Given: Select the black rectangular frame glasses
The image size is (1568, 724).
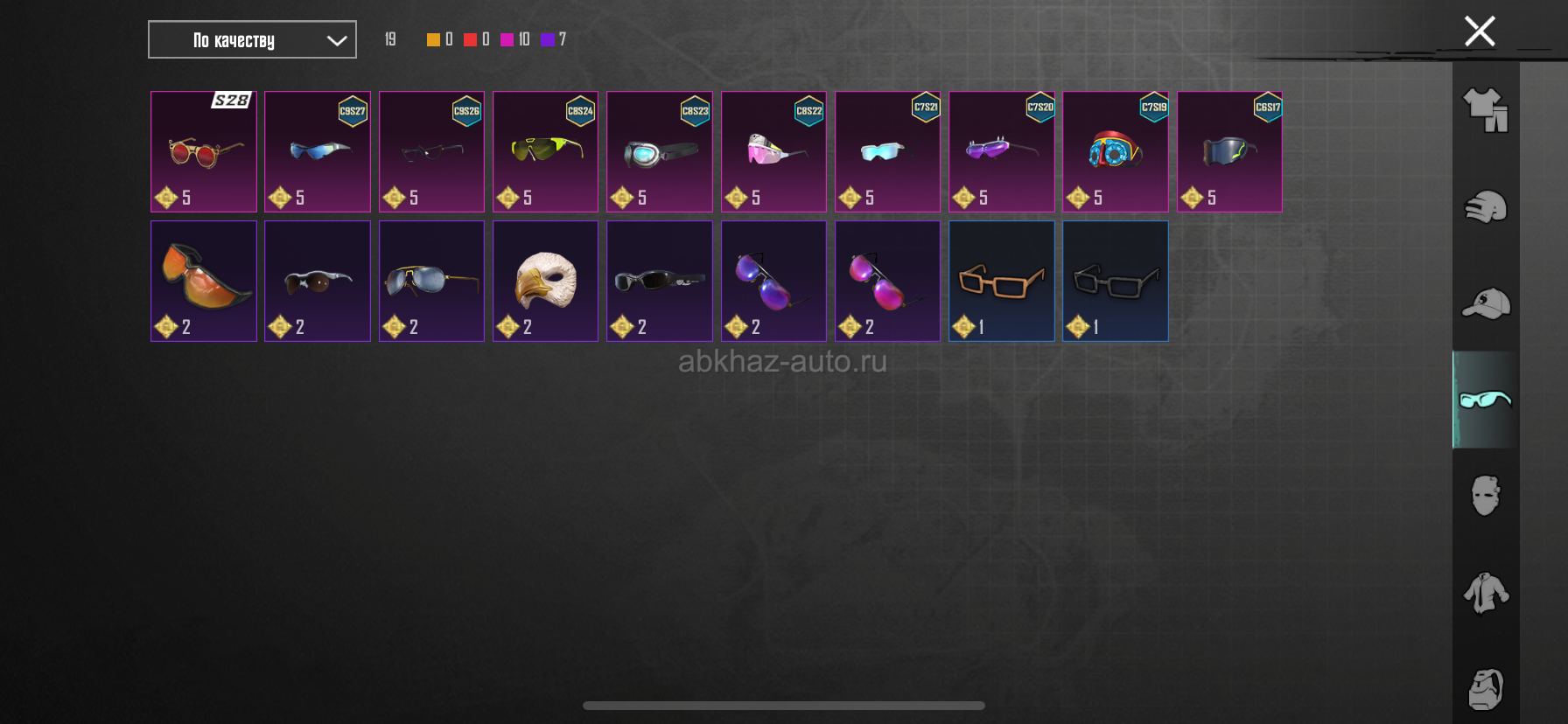Looking at the screenshot, I should pyautogui.click(x=1115, y=281).
